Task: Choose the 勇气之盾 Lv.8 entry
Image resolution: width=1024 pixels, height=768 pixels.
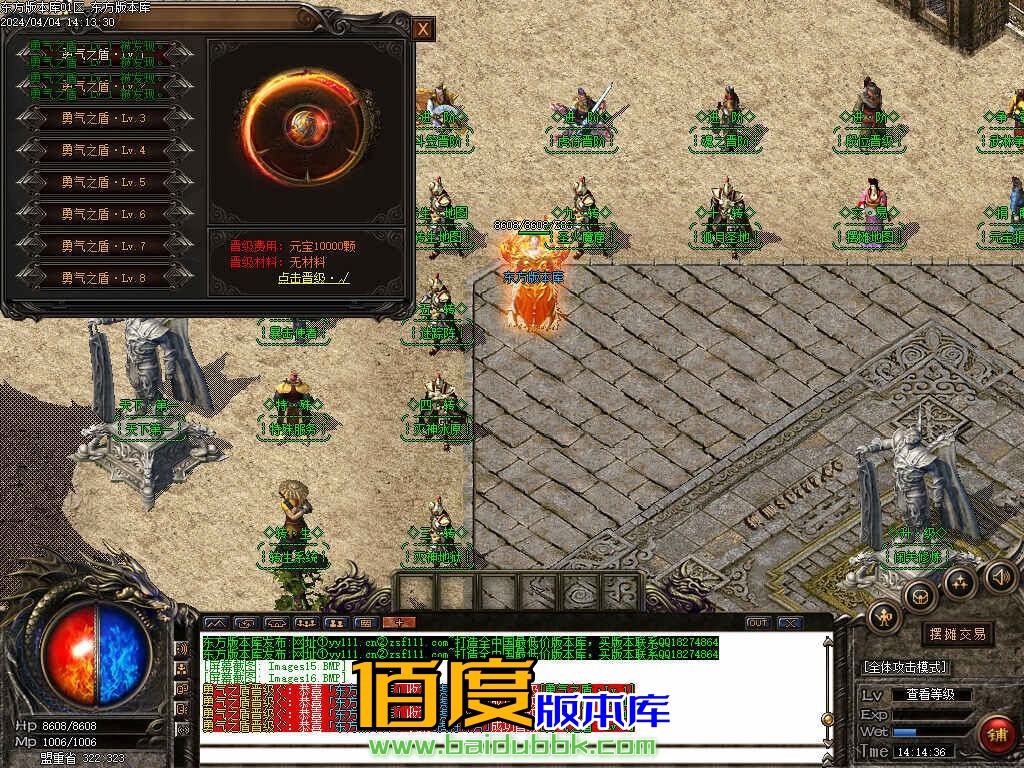Action: 103,278
